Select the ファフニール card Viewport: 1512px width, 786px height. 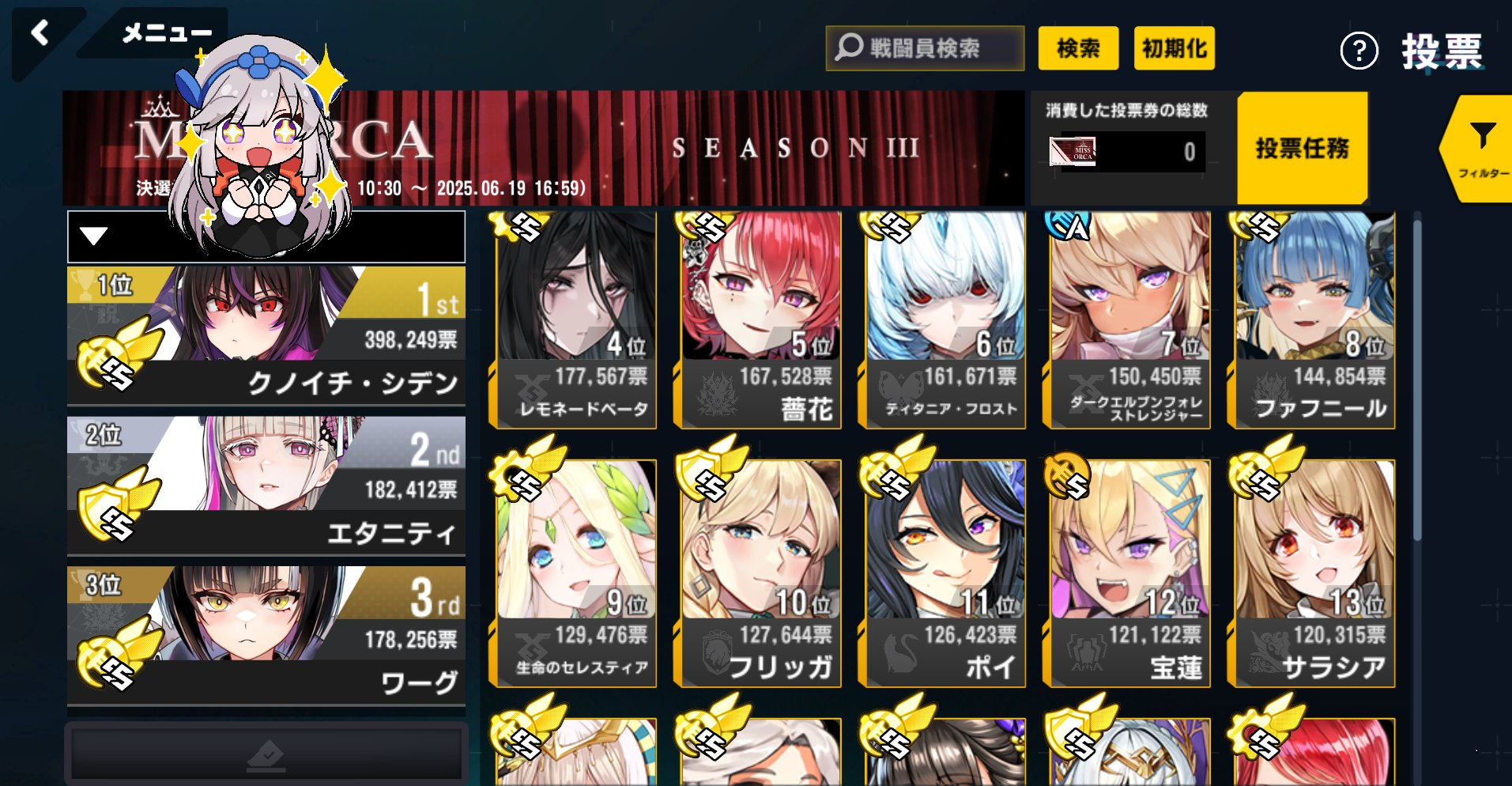click(1314, 320)
